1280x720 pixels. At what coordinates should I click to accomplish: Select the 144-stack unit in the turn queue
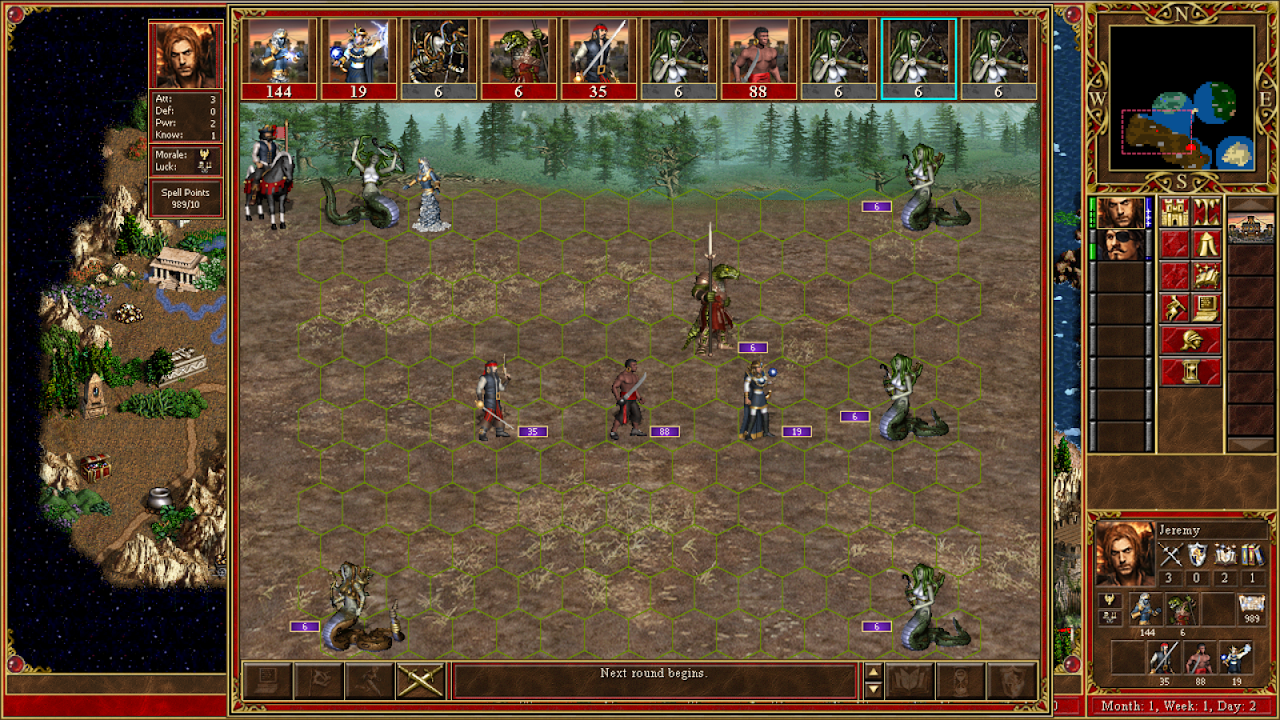pos(279,58)
